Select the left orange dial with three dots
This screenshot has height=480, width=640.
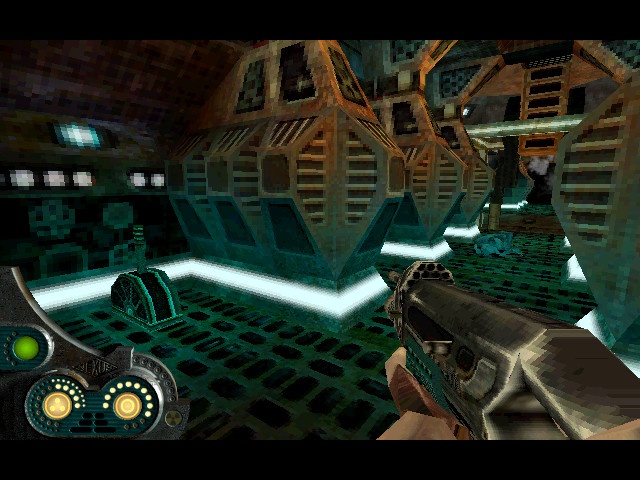click(x=59, y=405)
